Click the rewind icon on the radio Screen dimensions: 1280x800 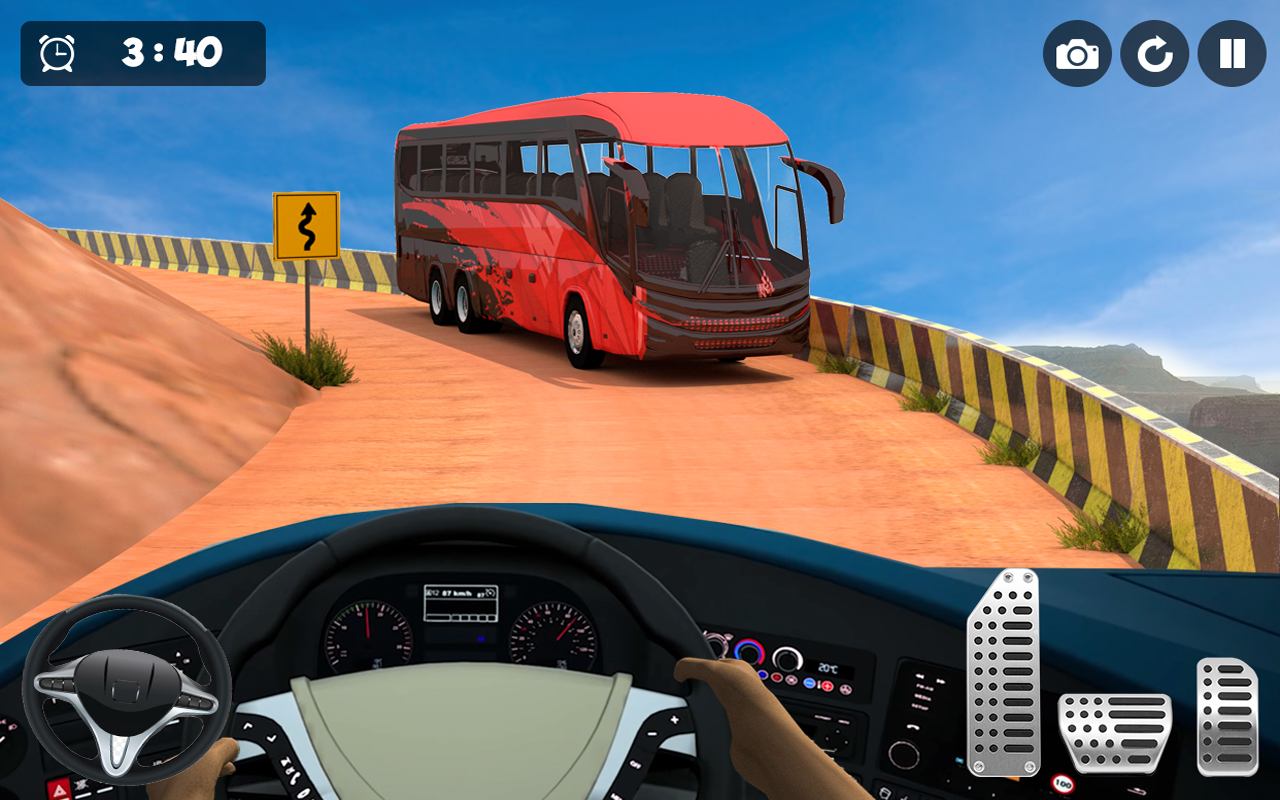920,675
